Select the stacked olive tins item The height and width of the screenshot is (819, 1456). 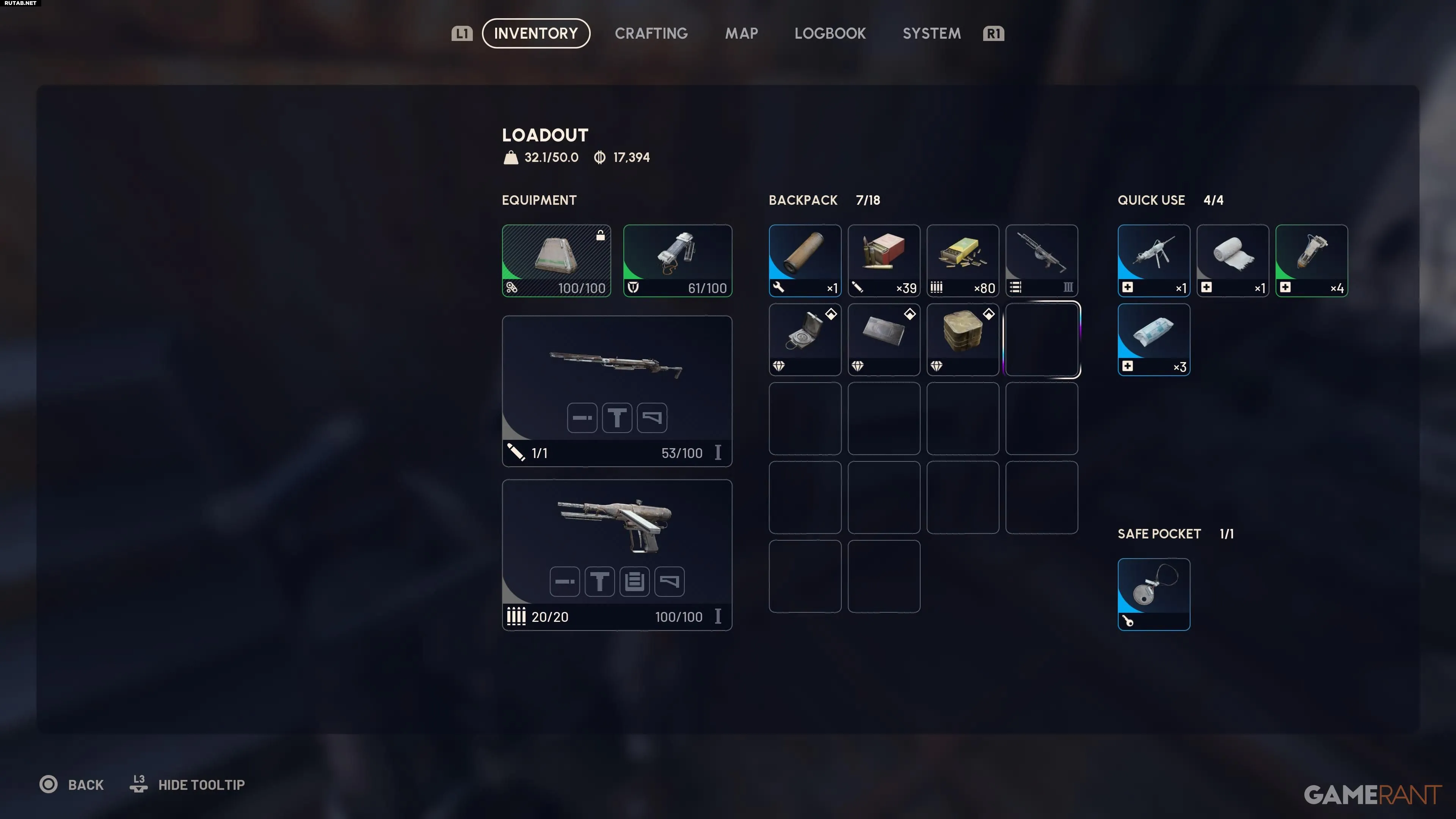tap(962, 339)
